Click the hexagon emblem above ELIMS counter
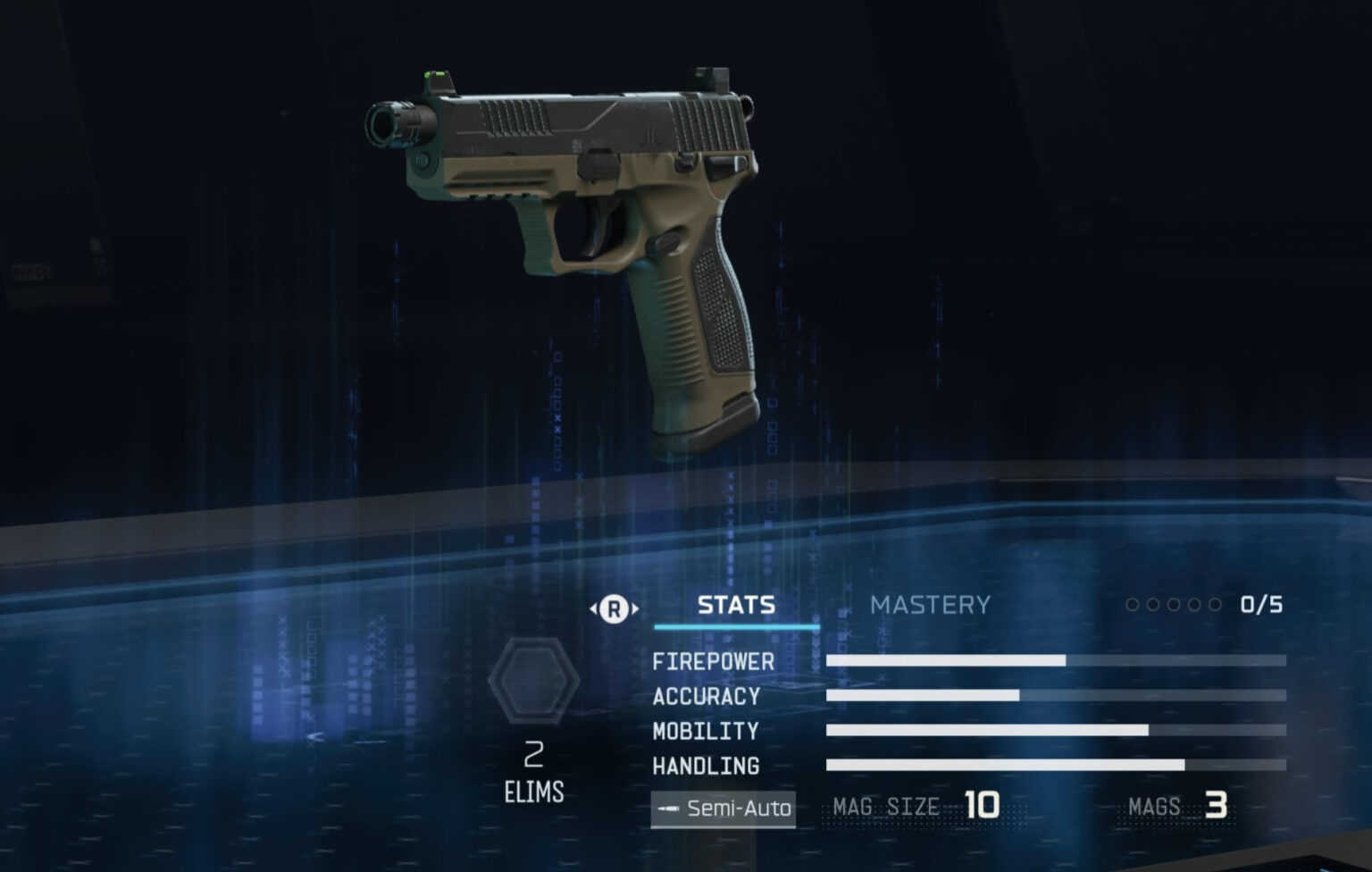Image resolution: width=1372 pixels, height=872 pixels. (533, 679)
